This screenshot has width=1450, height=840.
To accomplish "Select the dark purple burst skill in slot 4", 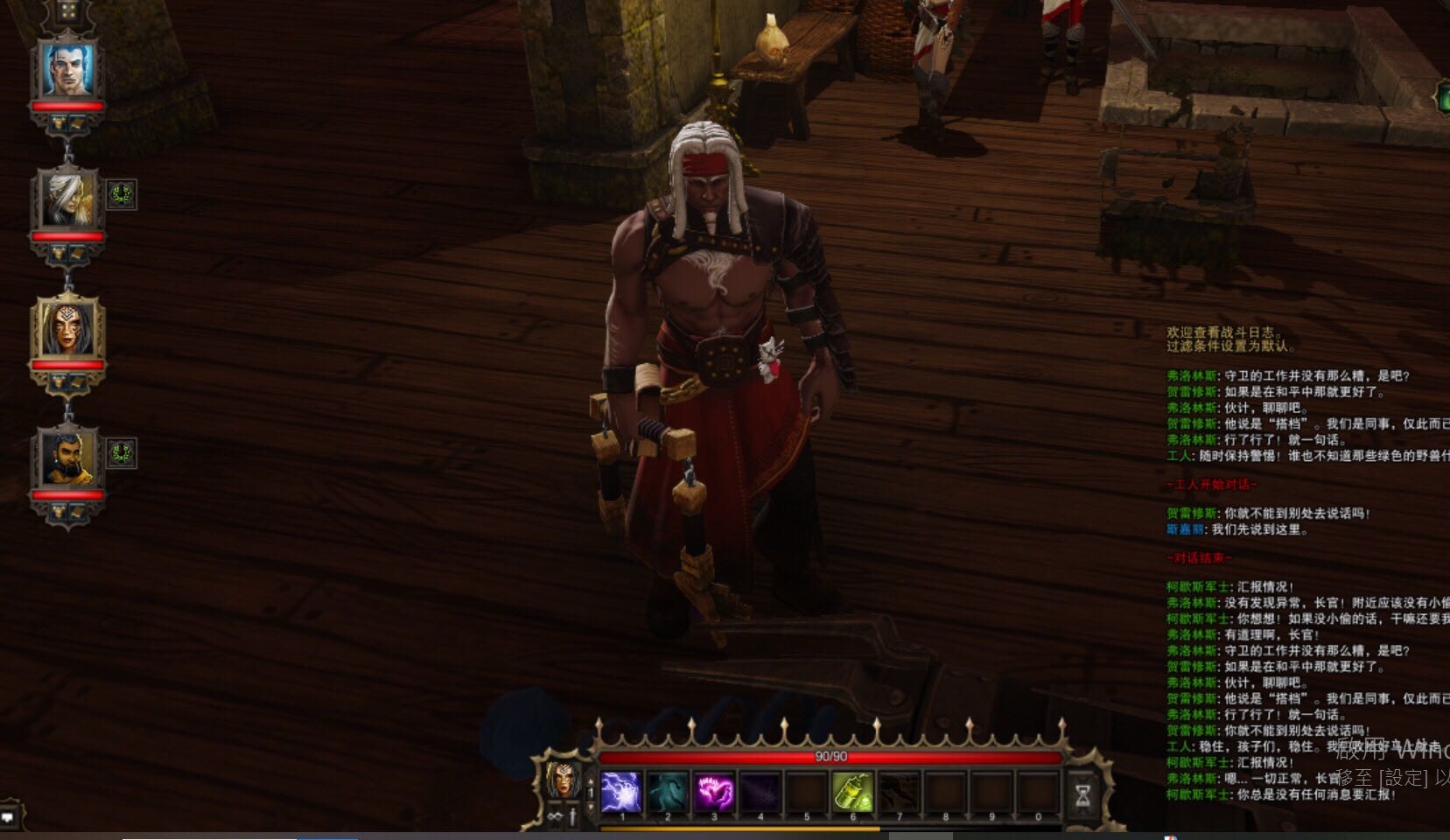I will 760,792.
